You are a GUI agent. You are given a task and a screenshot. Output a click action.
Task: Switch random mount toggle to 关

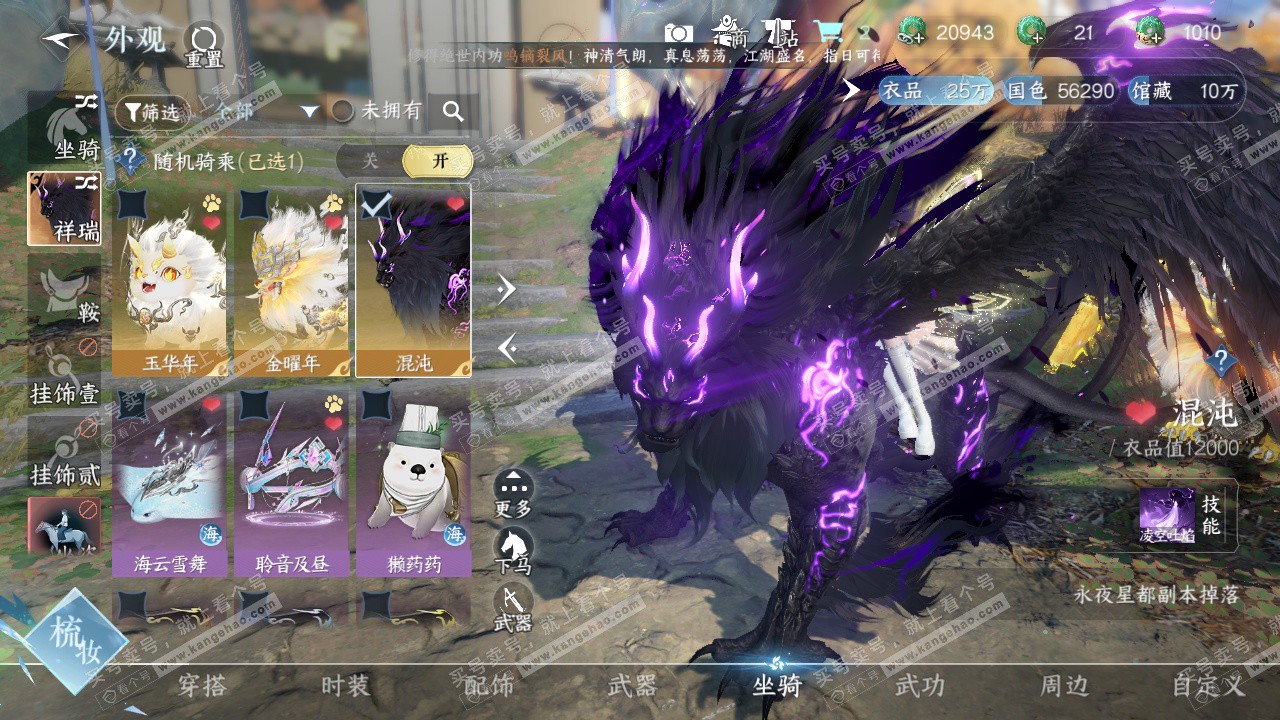click(370, 160)
